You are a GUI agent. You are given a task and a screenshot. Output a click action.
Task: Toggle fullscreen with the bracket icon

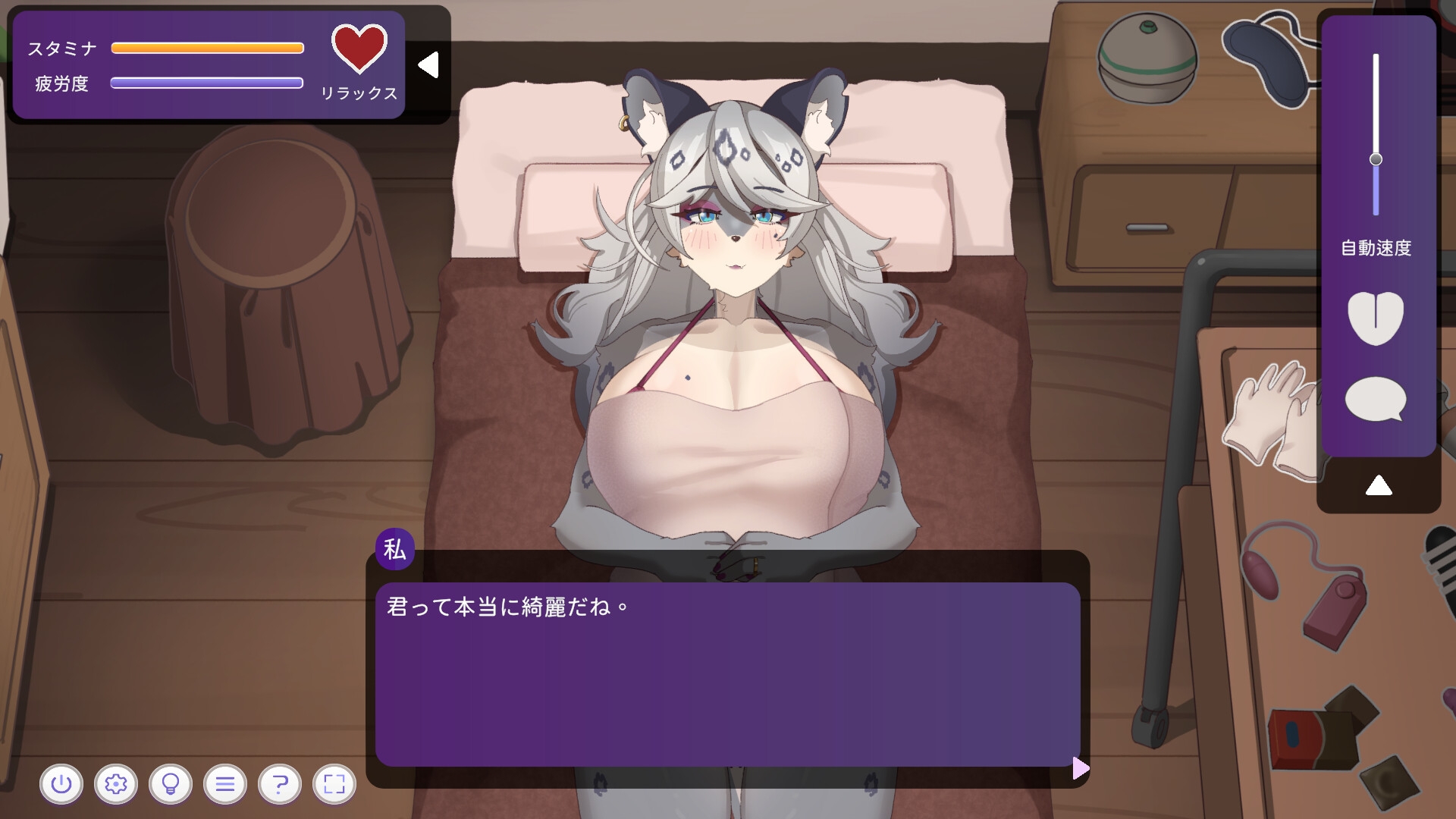tap(333, 784)
